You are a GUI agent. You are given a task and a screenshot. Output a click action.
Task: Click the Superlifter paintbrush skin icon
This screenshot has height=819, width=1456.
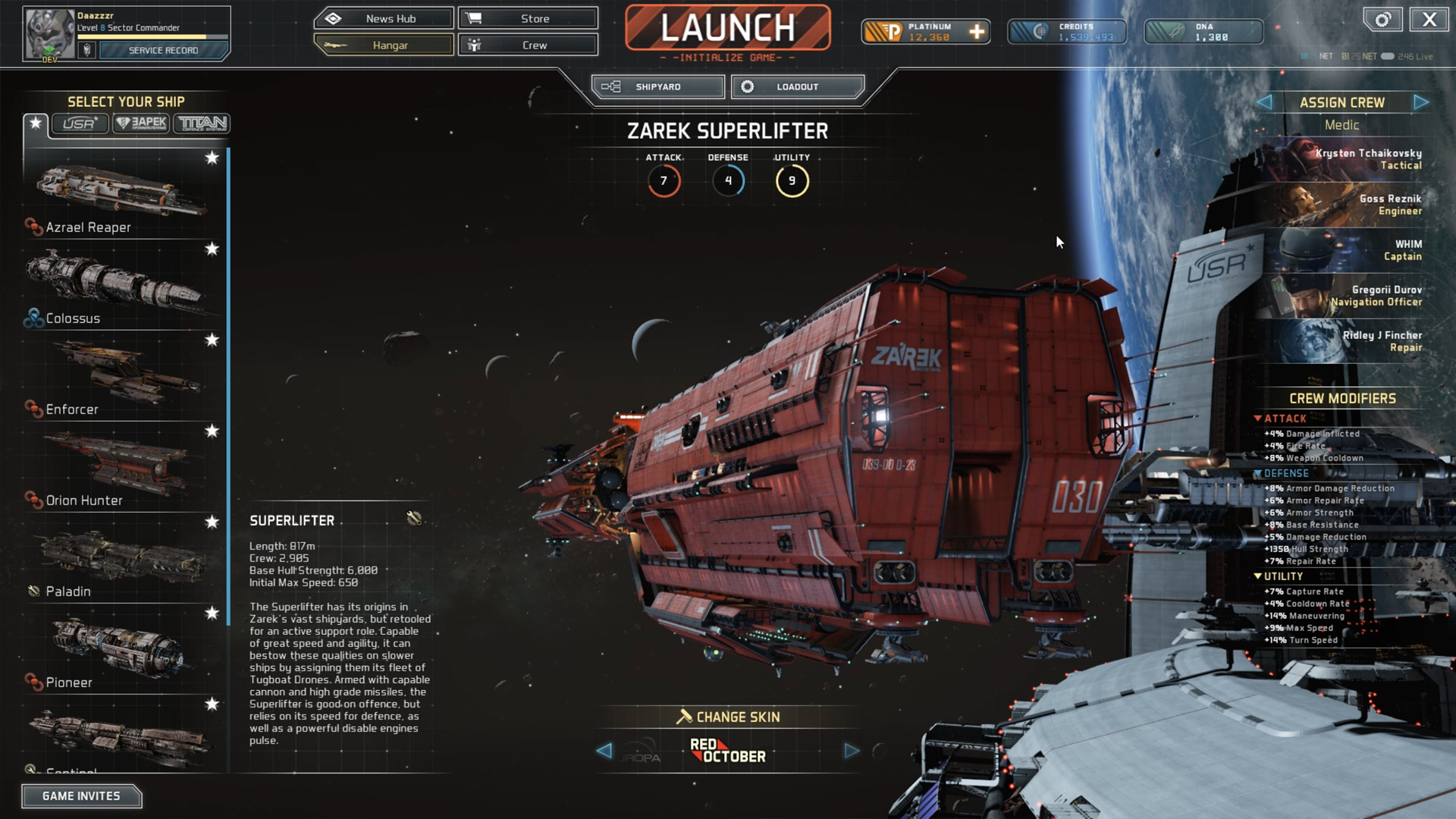click(414, 519)
